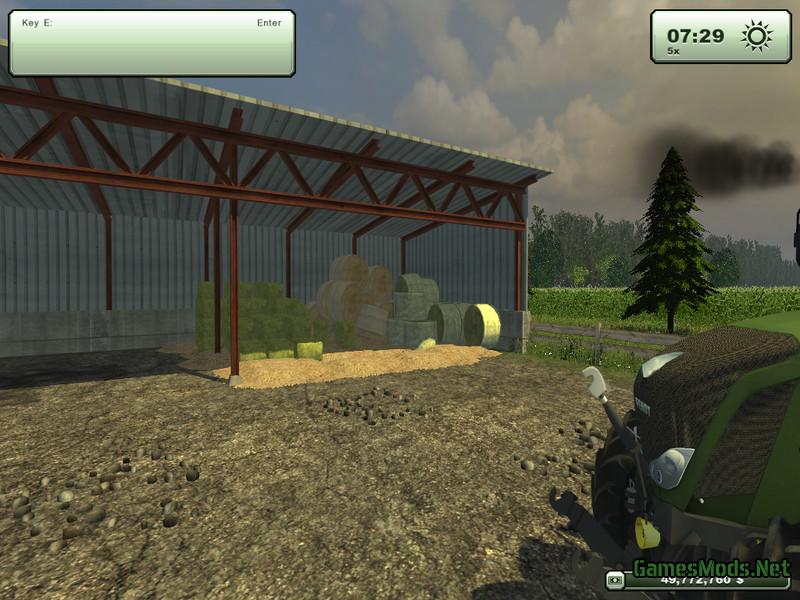Click the sun weather icon
The width and height of the screenshot is (800, 600).
[756, 36]
